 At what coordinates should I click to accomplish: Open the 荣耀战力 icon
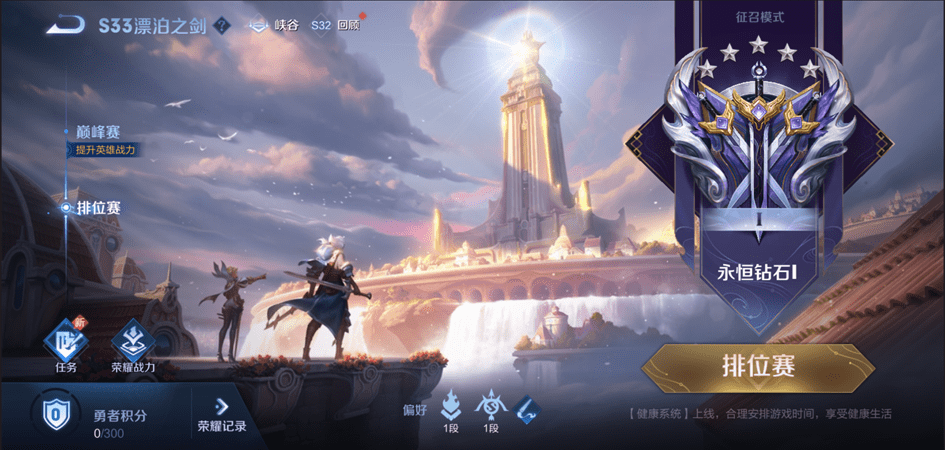coord(133,342)
